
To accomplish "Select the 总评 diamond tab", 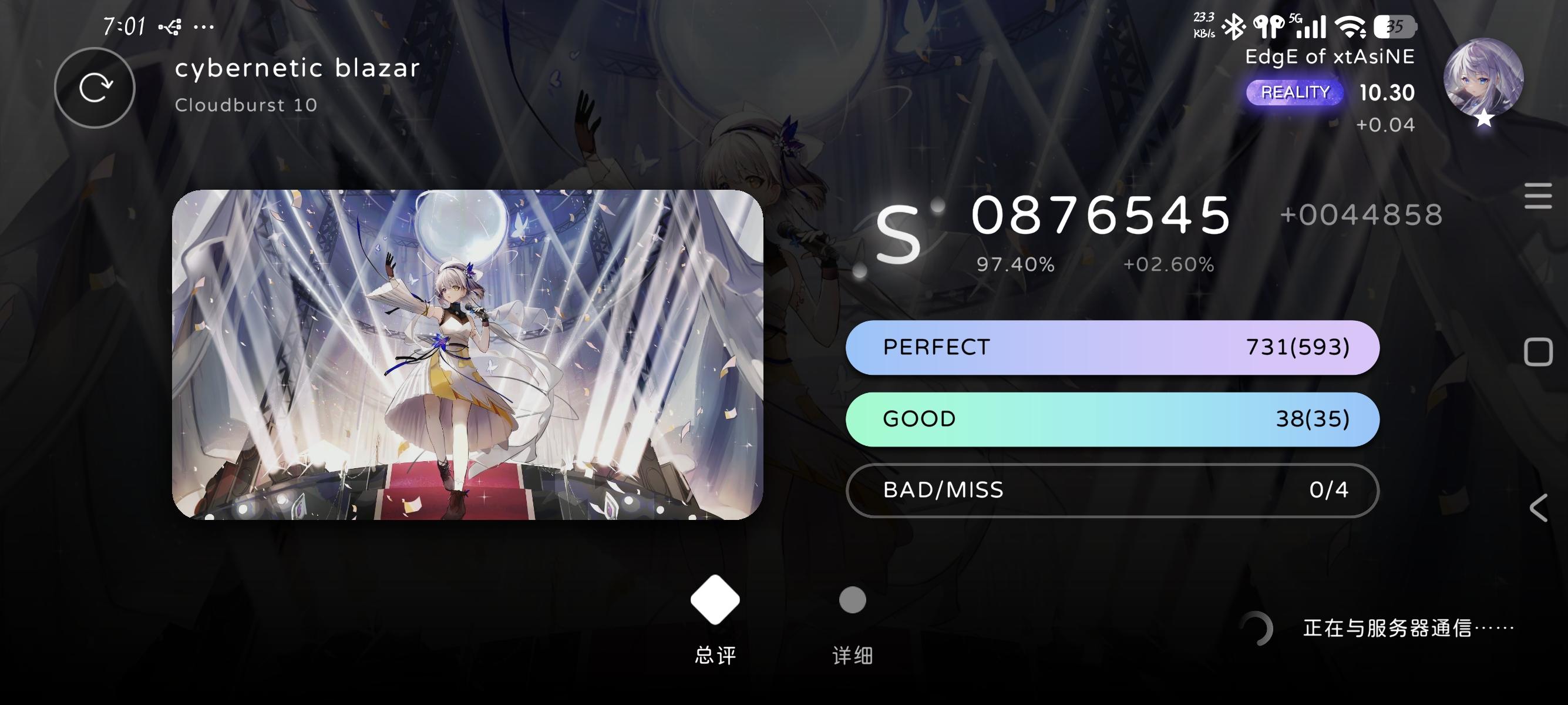I will 715,615.
